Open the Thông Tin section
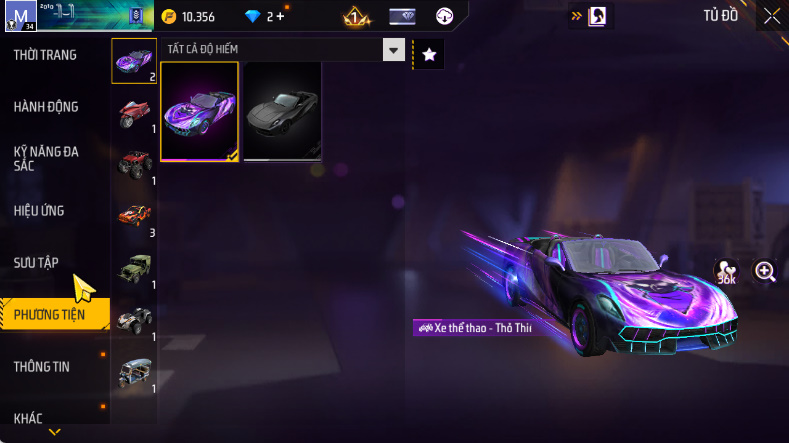The image size is (789, 443). [42, 367]
